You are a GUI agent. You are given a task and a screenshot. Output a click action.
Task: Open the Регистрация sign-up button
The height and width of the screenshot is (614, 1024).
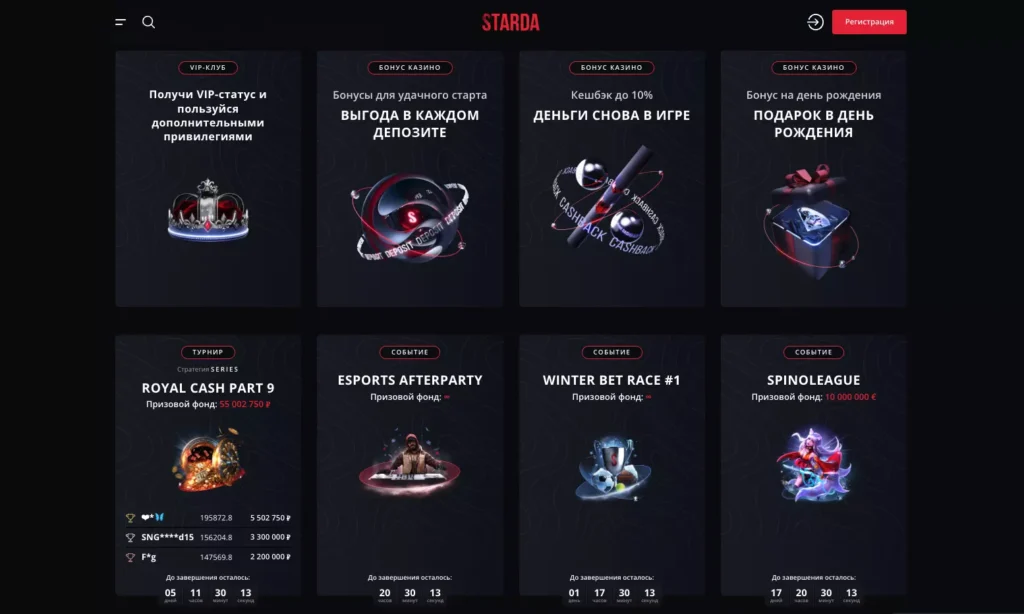[x=869, y=22]
